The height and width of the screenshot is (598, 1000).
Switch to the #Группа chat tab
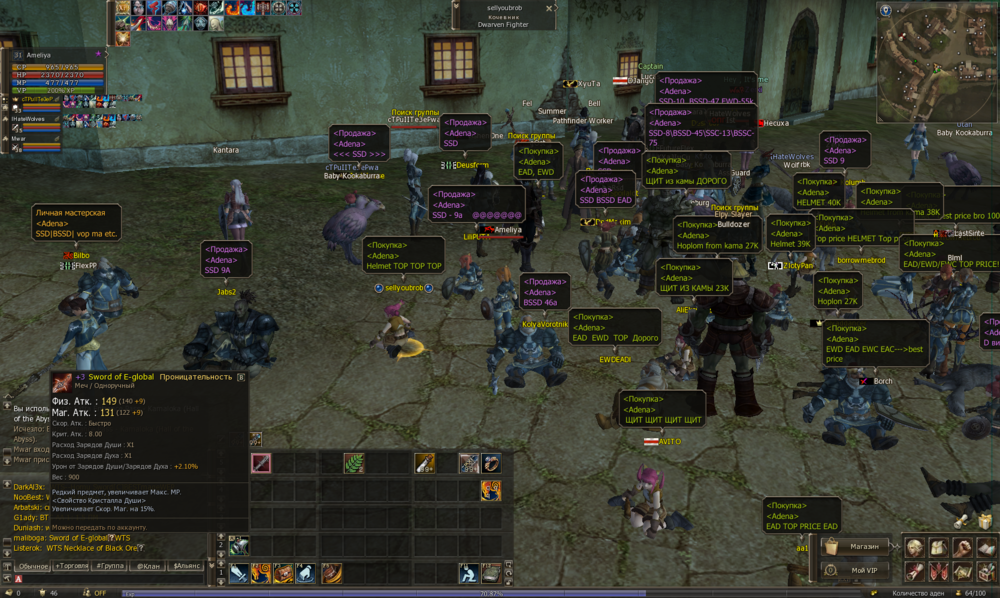(110, 566)
